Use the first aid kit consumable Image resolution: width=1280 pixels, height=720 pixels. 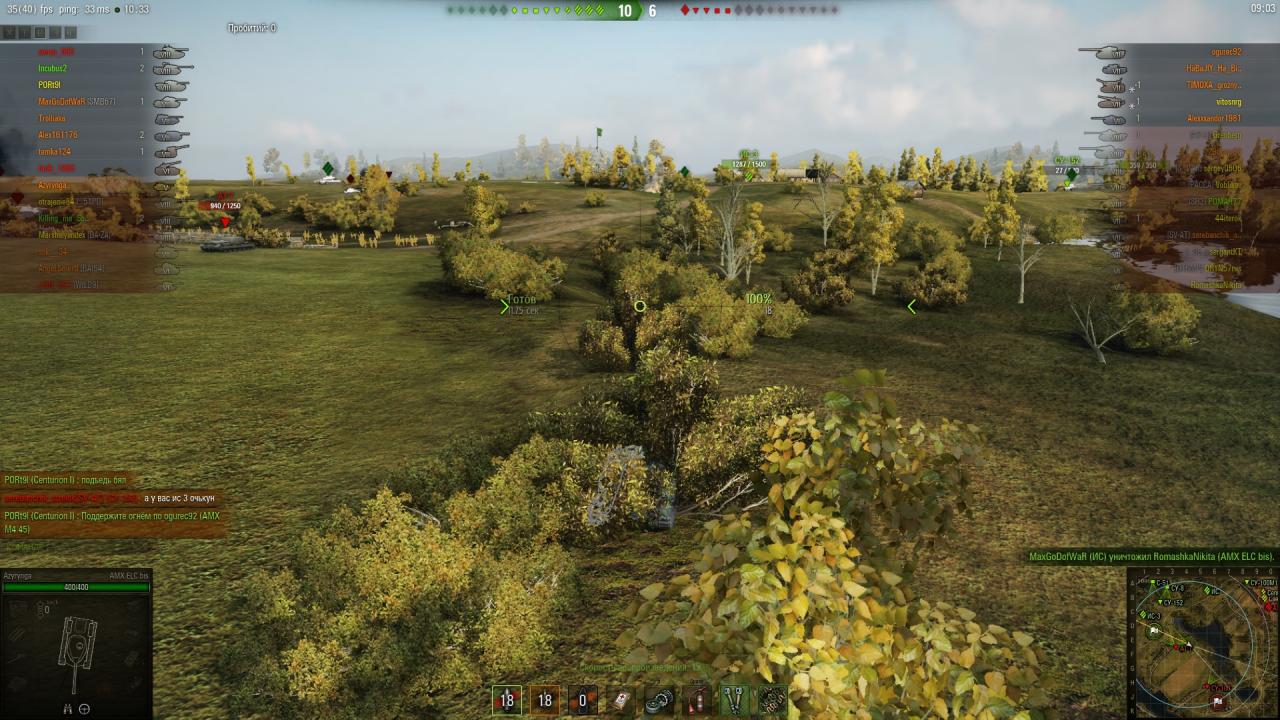pos(621,700)
